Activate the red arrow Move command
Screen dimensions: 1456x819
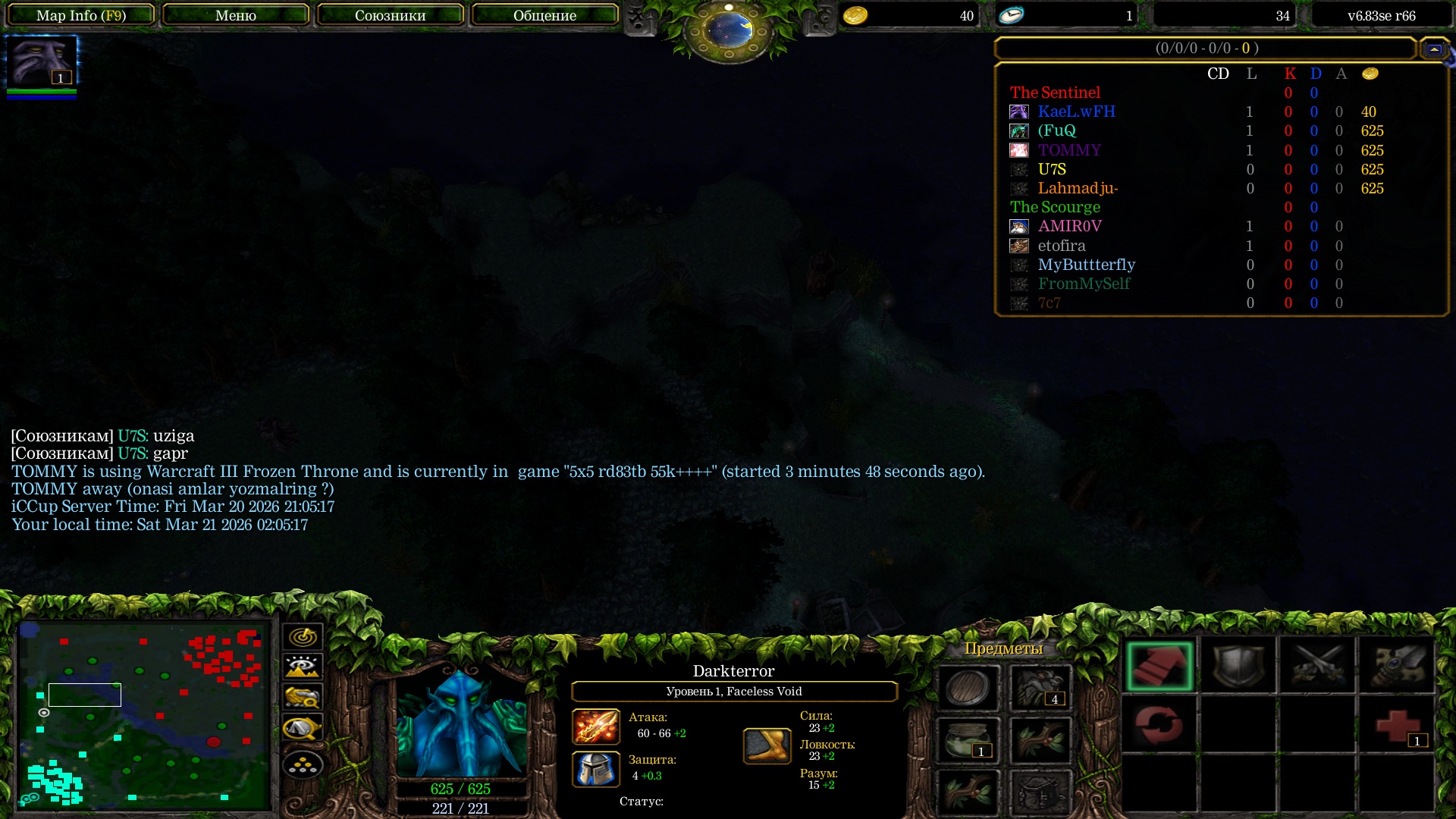tap(1159, 667)
